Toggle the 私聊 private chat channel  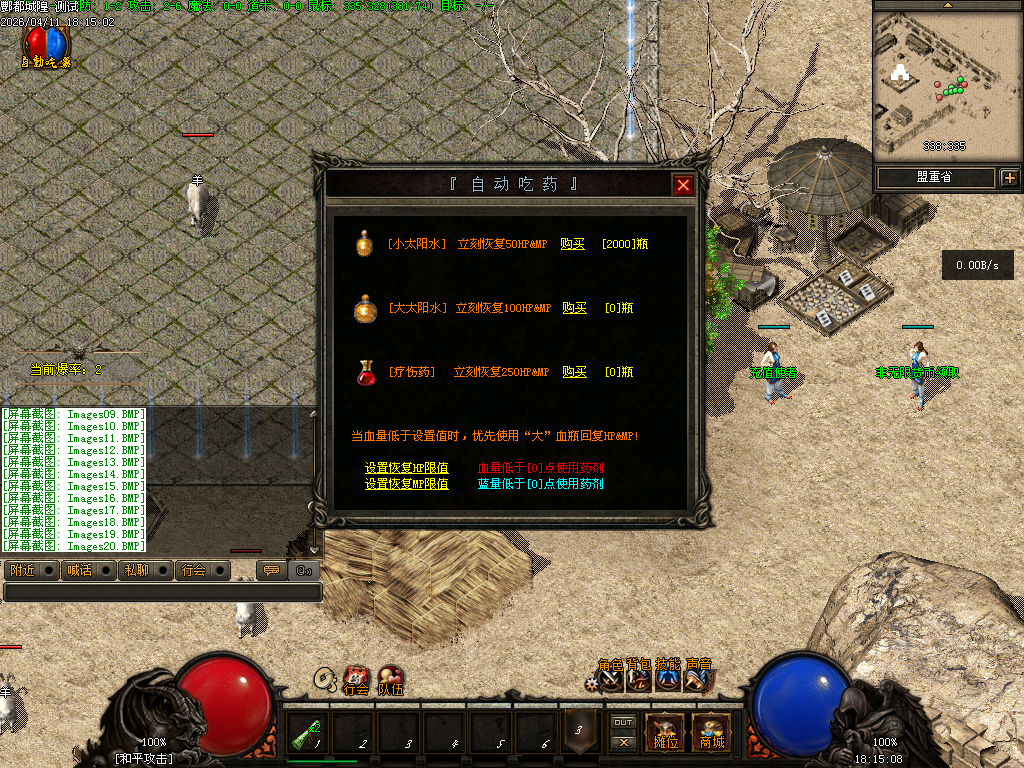pos(144,570)
